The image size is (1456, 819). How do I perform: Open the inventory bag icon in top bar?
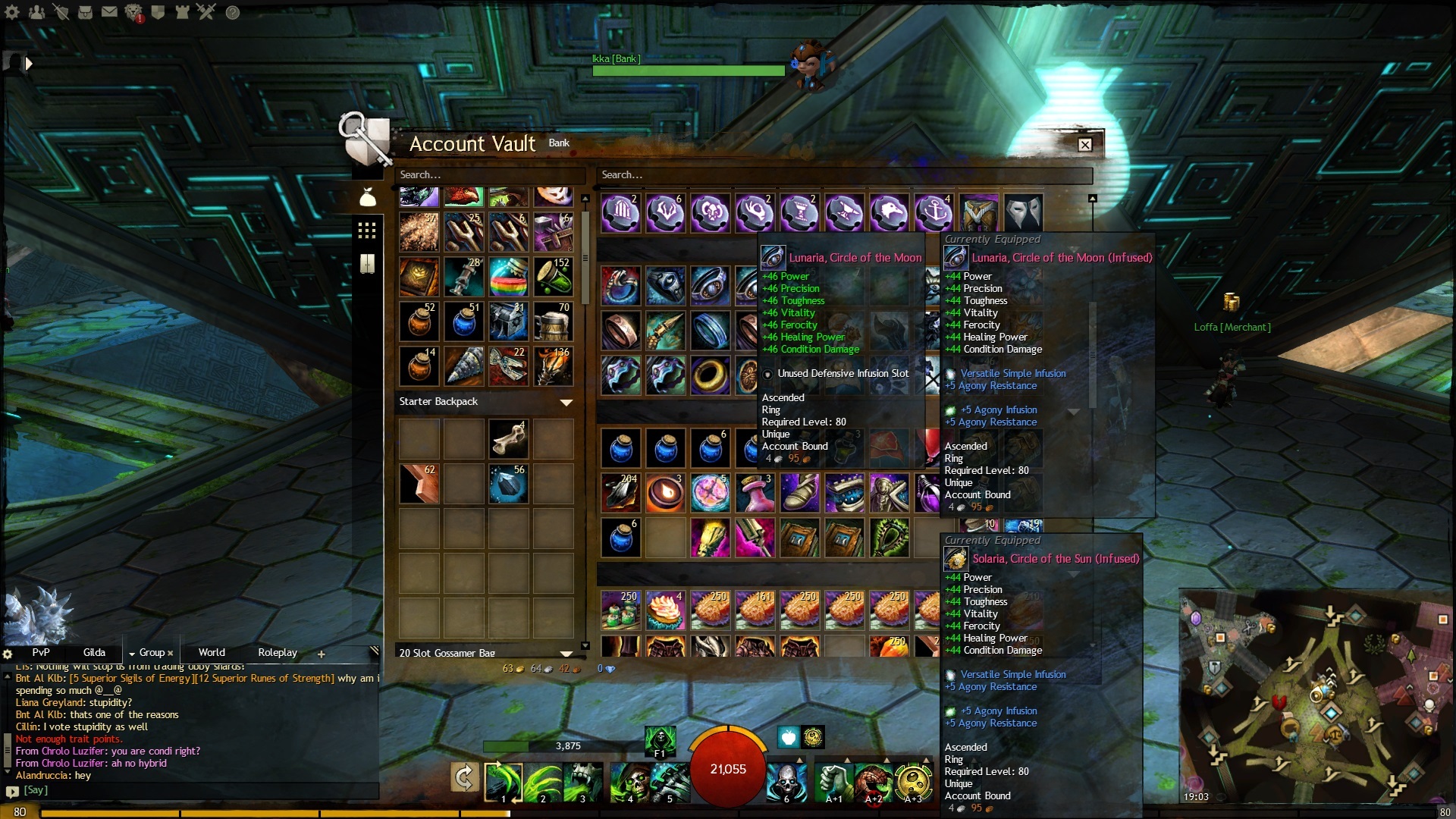point(86,12)
